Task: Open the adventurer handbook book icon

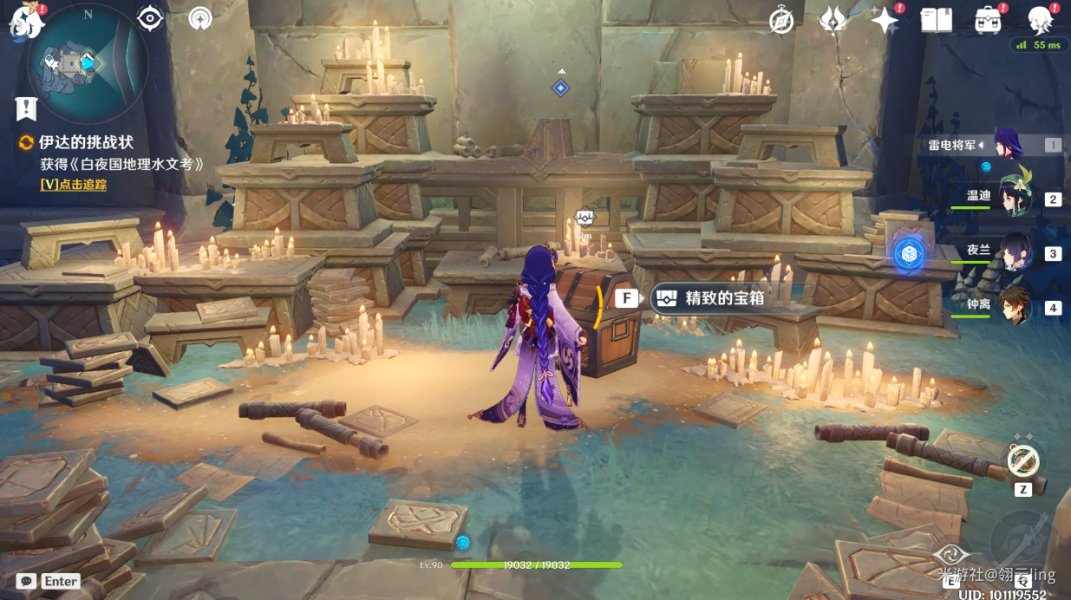Action: [936, 20]
